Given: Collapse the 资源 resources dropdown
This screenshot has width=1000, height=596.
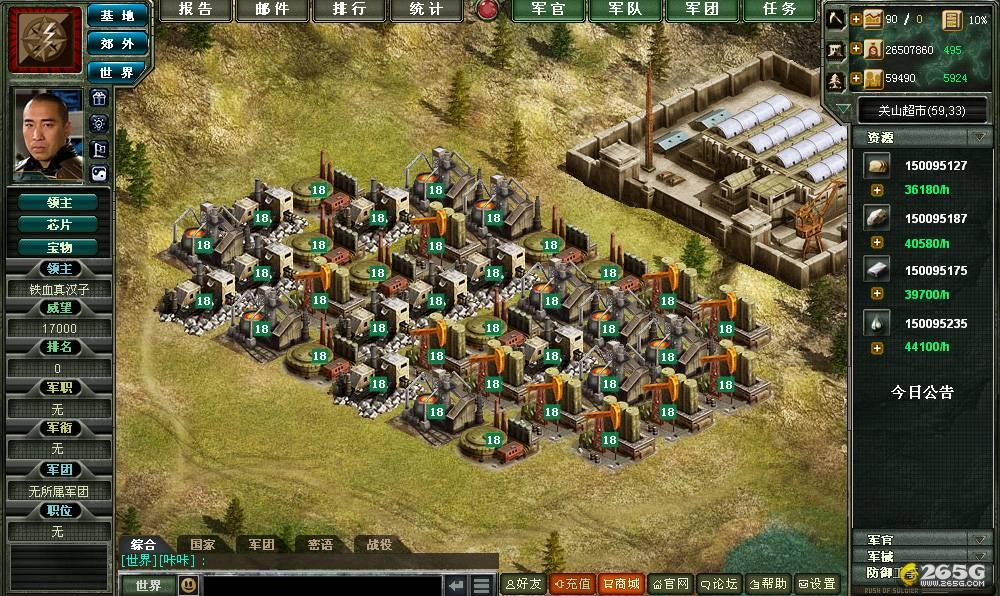Looking at the screenshot, I should 976,137.
